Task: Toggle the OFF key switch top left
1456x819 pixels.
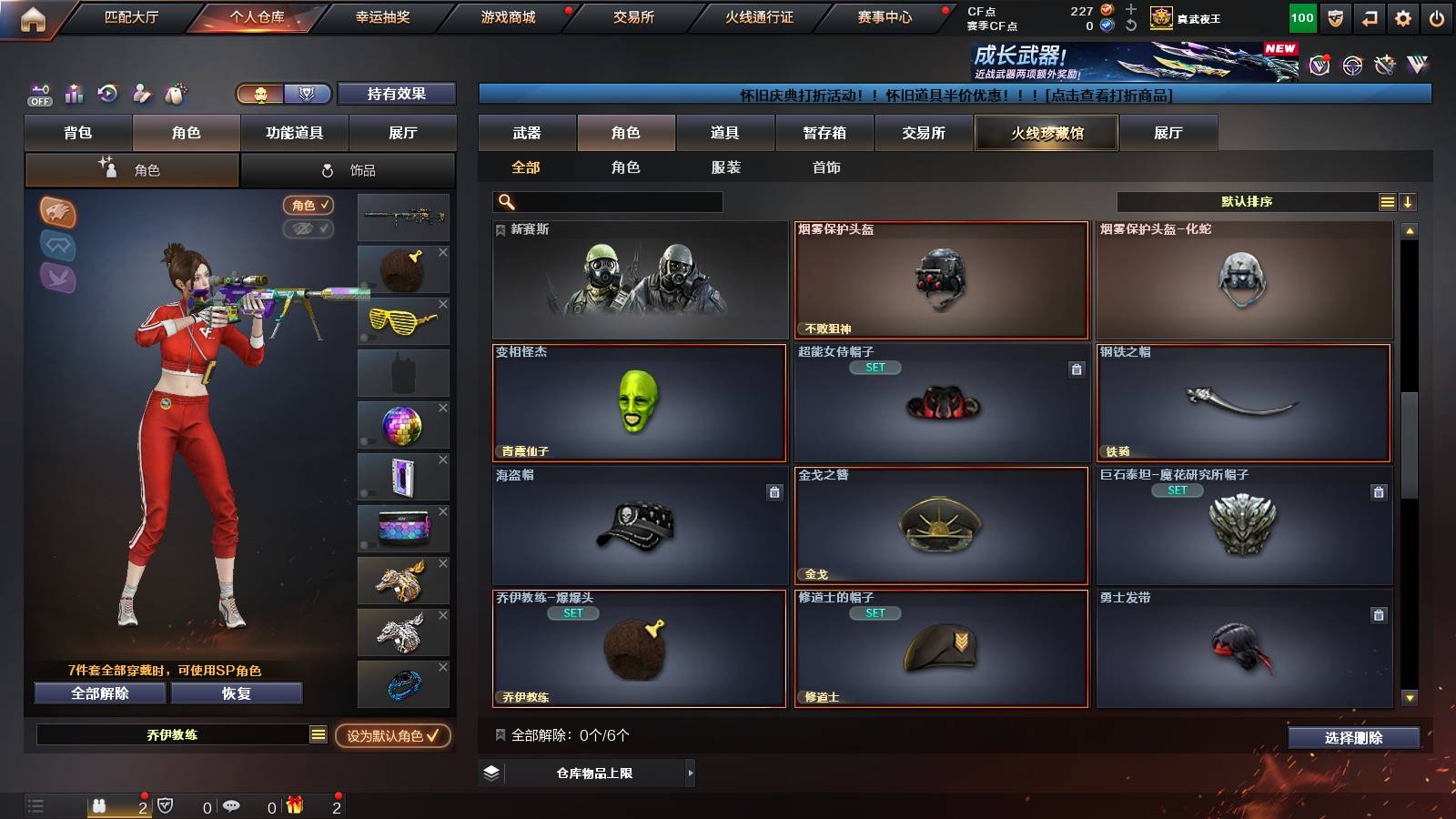Action: [39, 94]
